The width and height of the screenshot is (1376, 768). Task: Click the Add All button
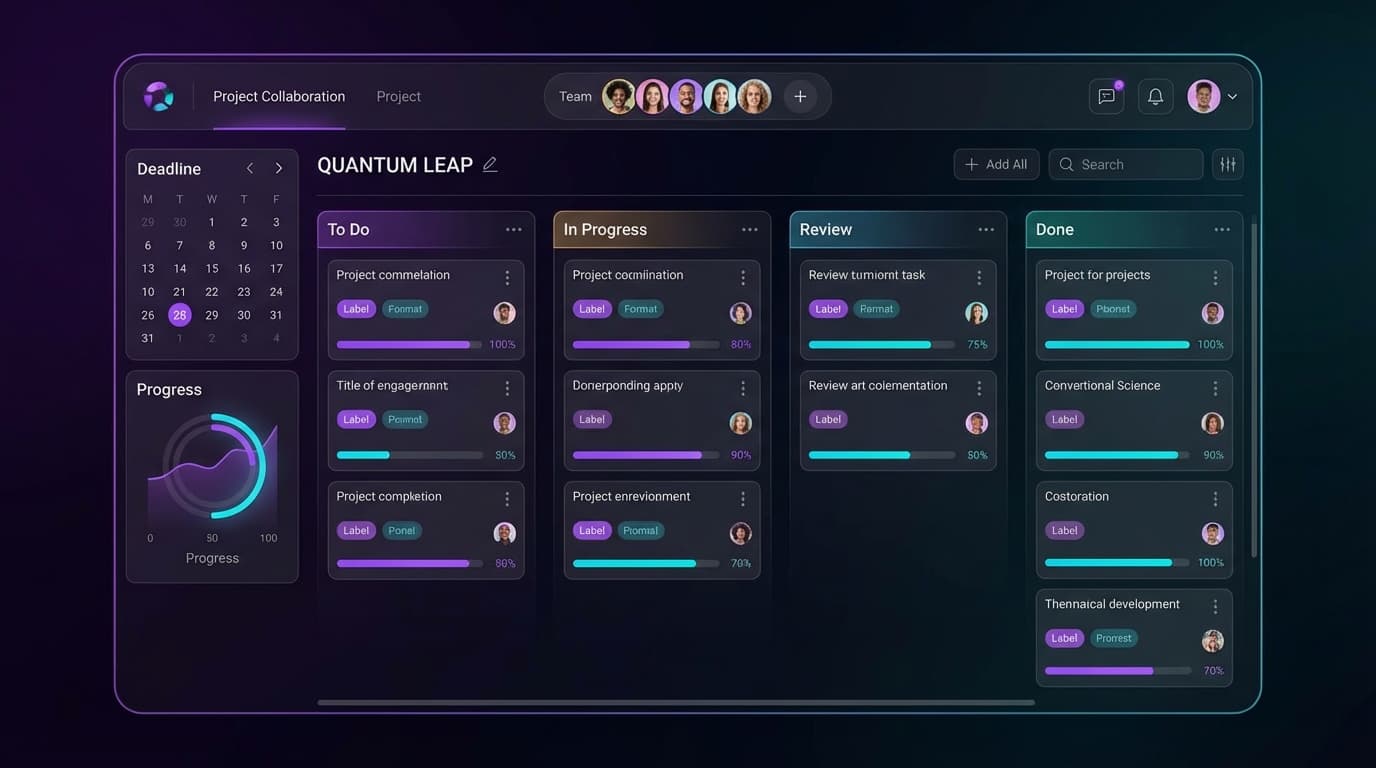[996, 165]
